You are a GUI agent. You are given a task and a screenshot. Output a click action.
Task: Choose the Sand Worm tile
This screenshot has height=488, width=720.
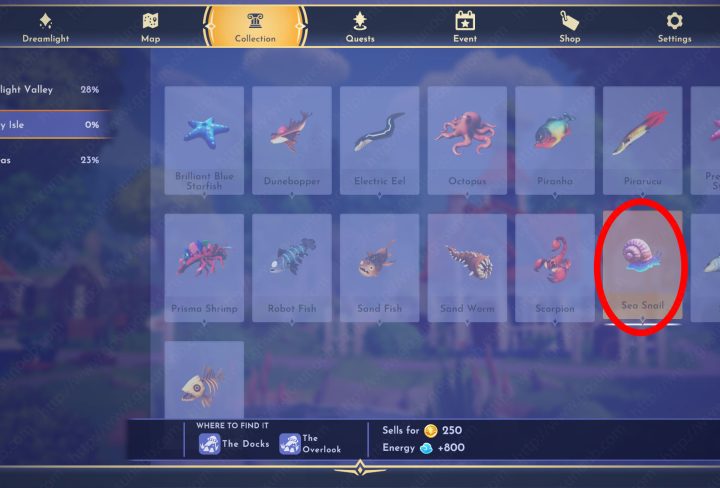pyautogui.click(x=467, y=267)
